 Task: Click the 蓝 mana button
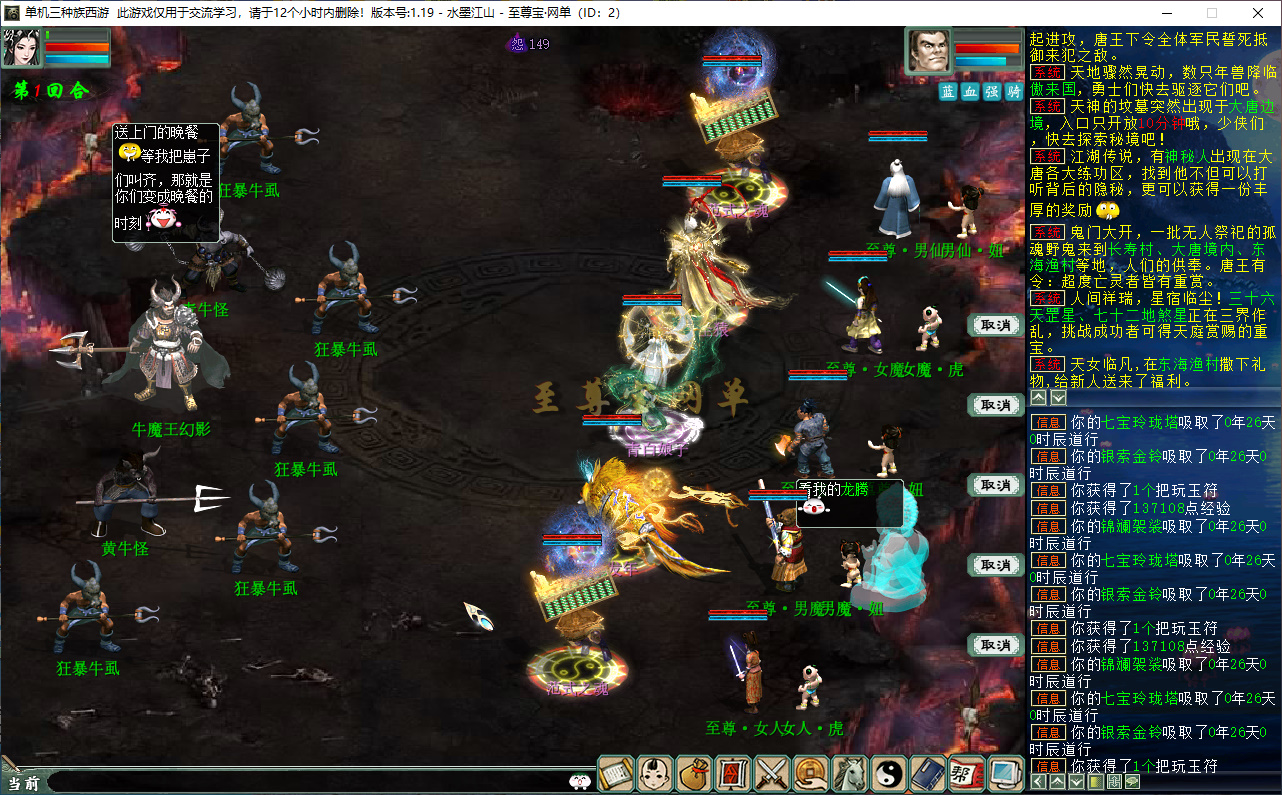pos(948,91)
